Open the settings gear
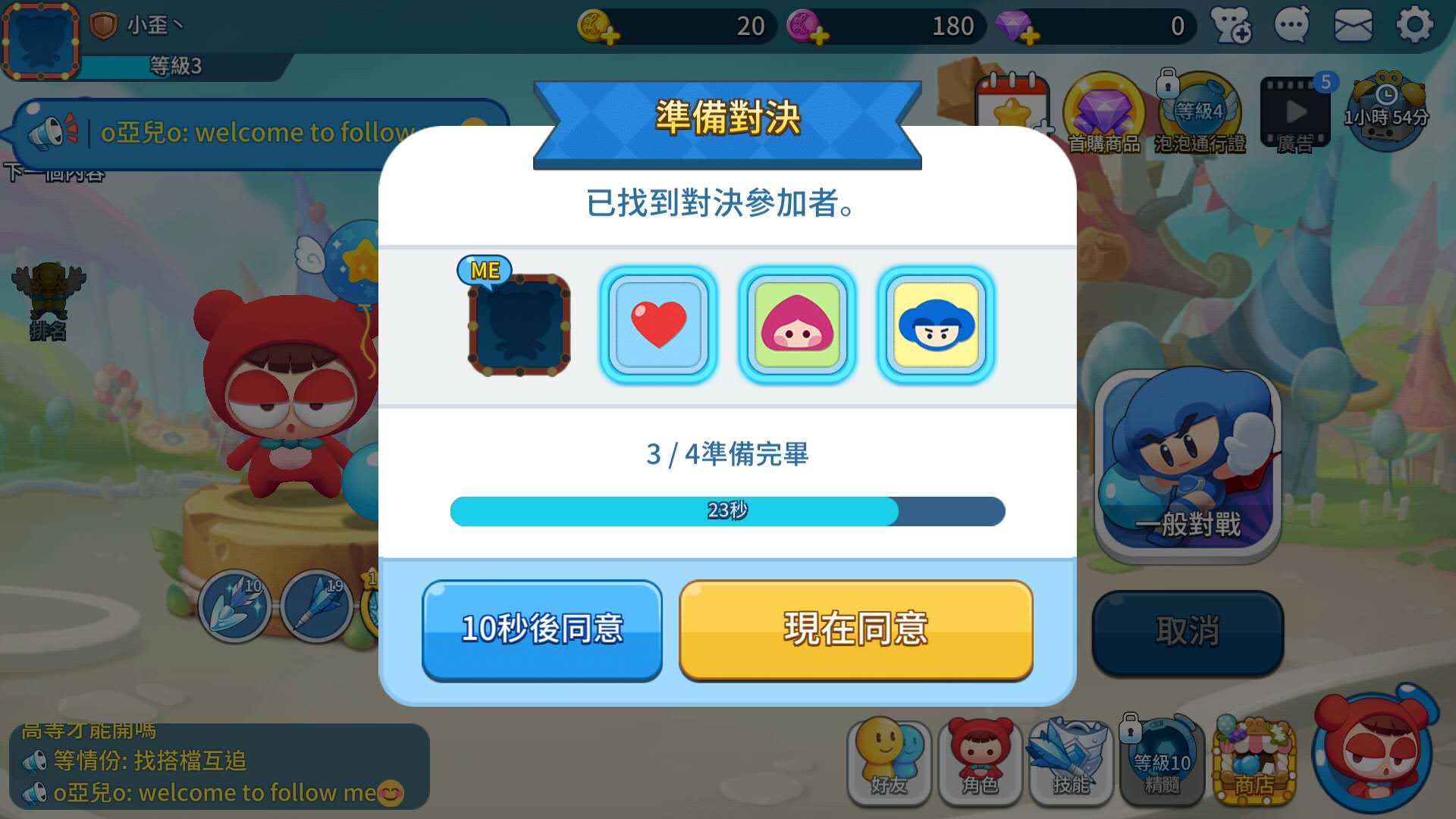Screen dimensions: 1456x819 pos(1414,25)
